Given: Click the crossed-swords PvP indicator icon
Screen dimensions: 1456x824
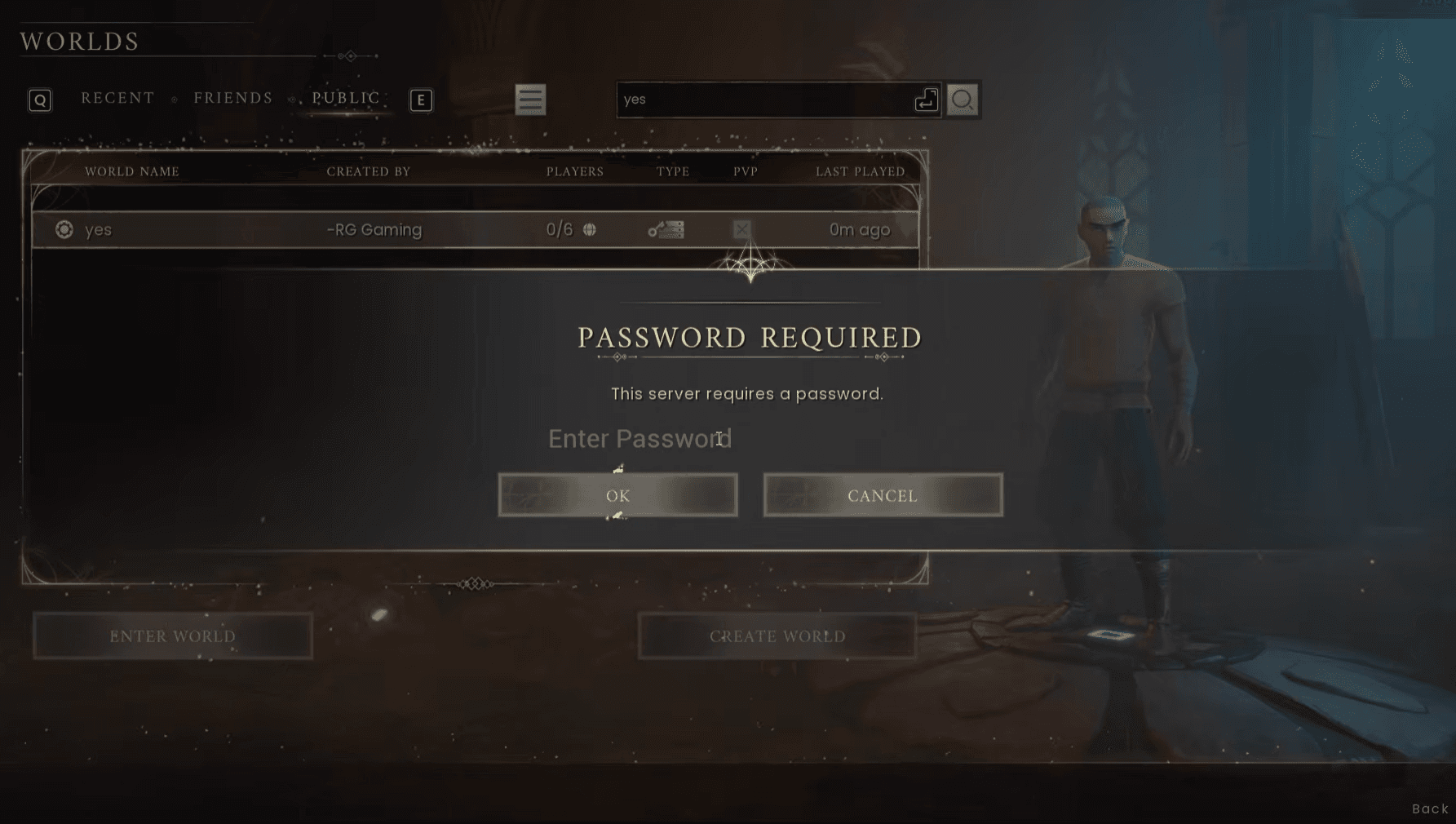Looking at the screenshot, I should tap(741, 229).
